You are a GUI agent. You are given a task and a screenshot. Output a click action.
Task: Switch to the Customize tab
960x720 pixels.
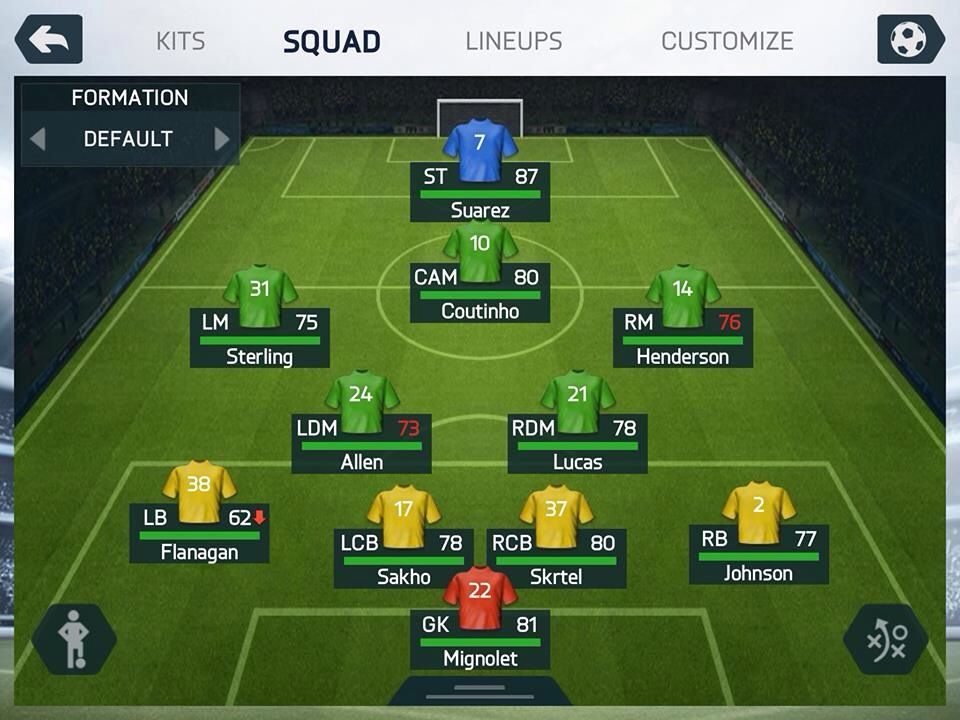click(727, 41)
